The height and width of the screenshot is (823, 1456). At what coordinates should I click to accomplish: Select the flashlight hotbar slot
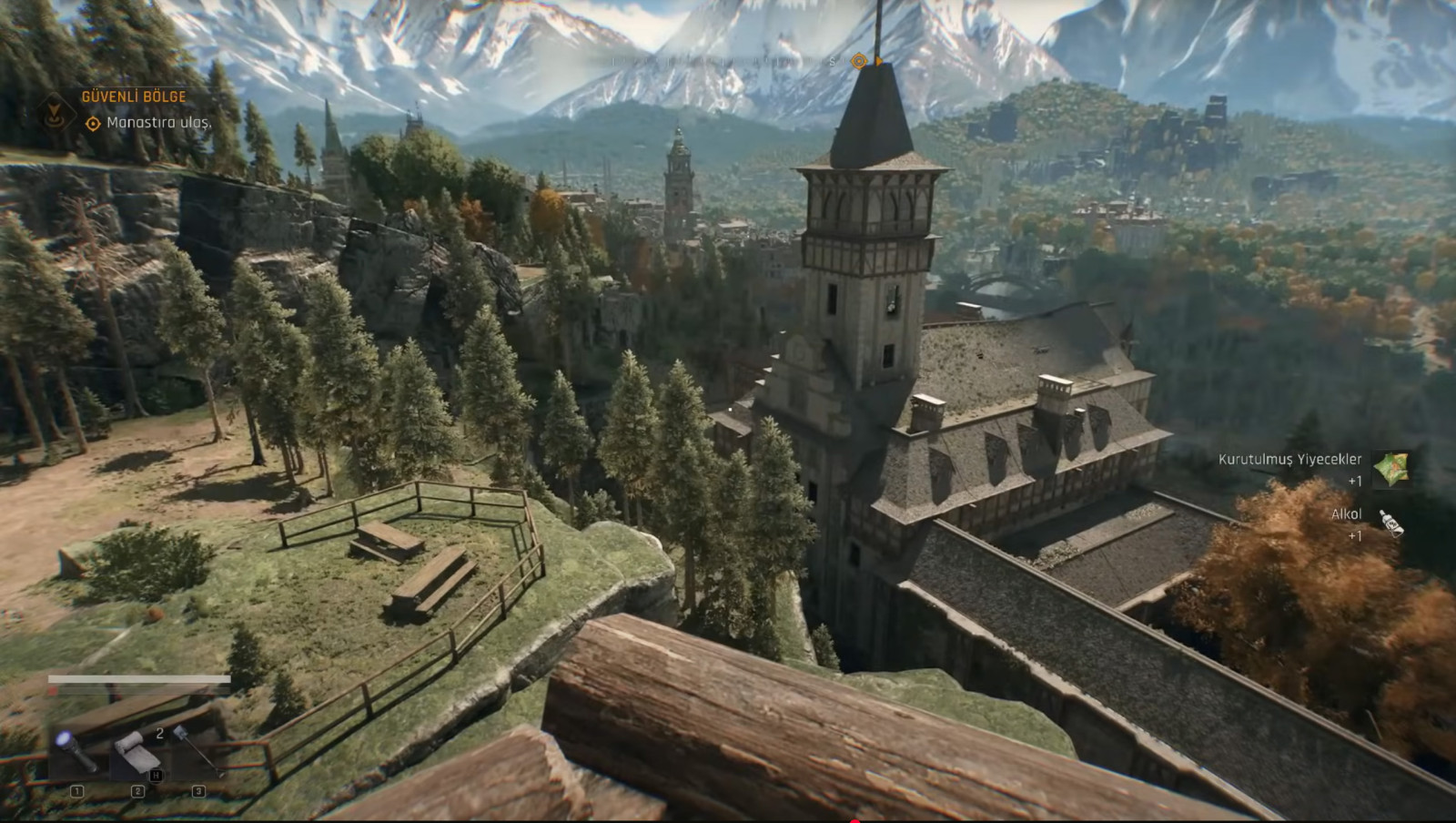click(x=76, y=749)
